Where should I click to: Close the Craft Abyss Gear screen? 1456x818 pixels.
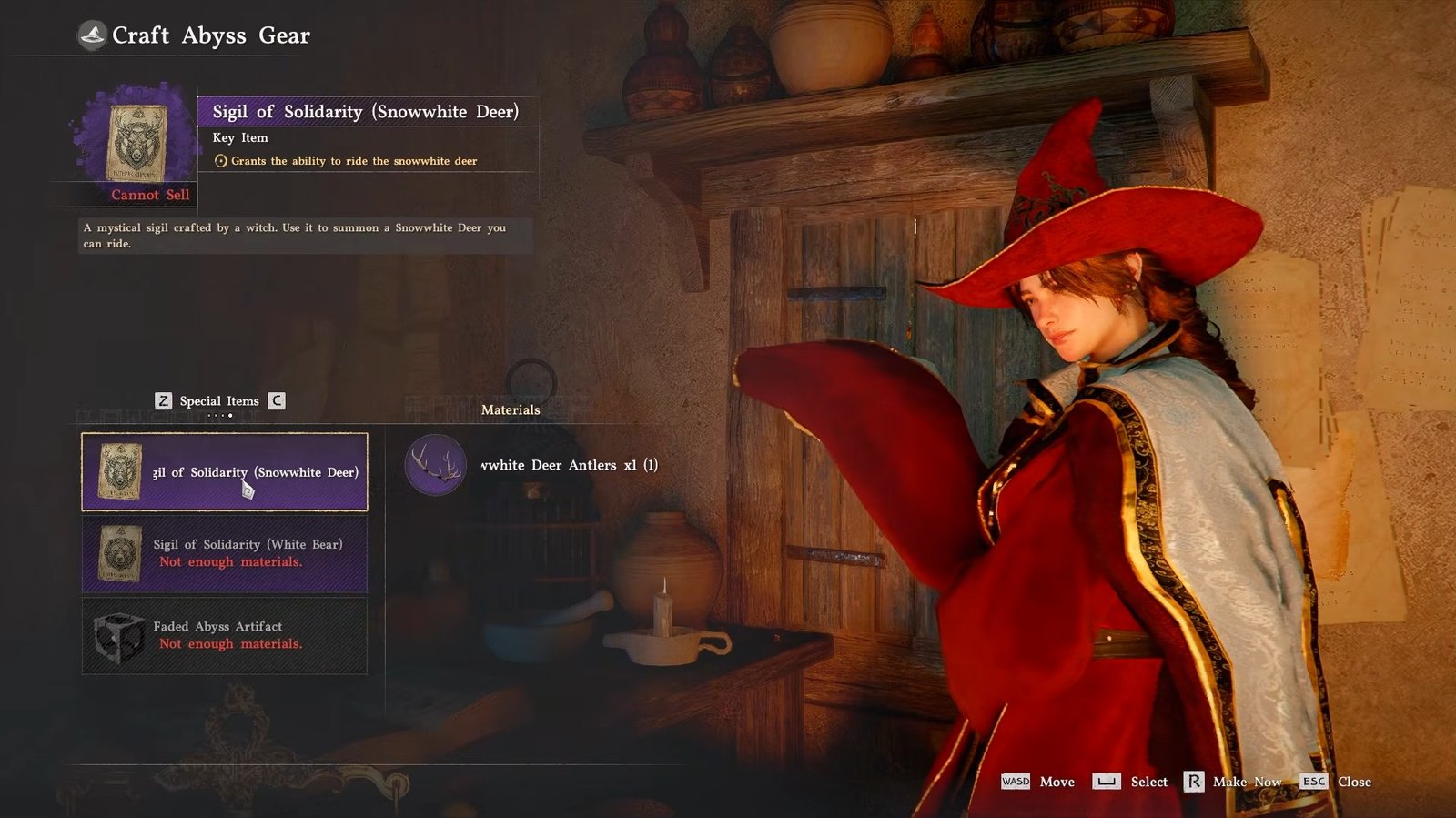pyautogui.click(x=1336, y=782)
